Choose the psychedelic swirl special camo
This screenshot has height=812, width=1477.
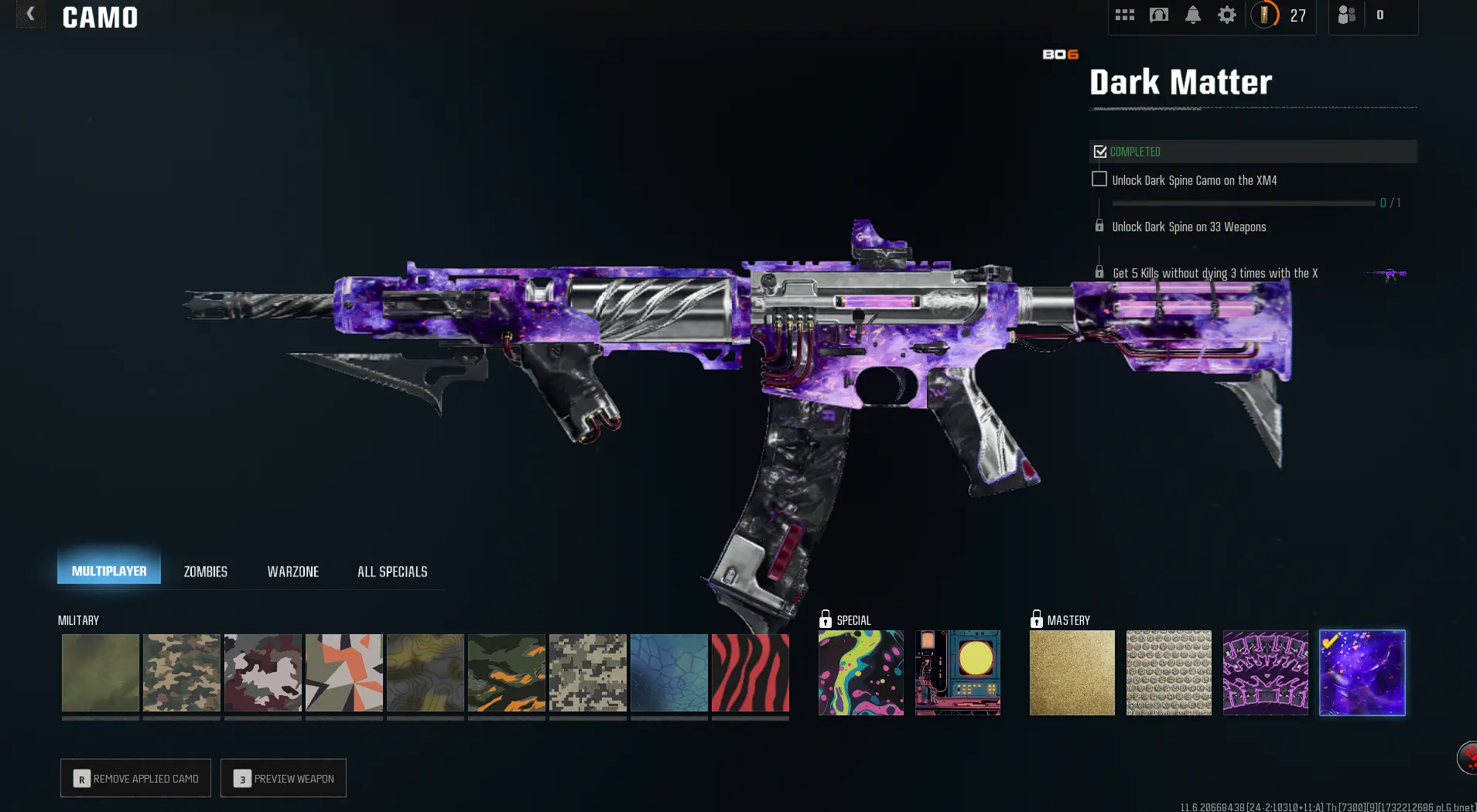click(861, 673)
